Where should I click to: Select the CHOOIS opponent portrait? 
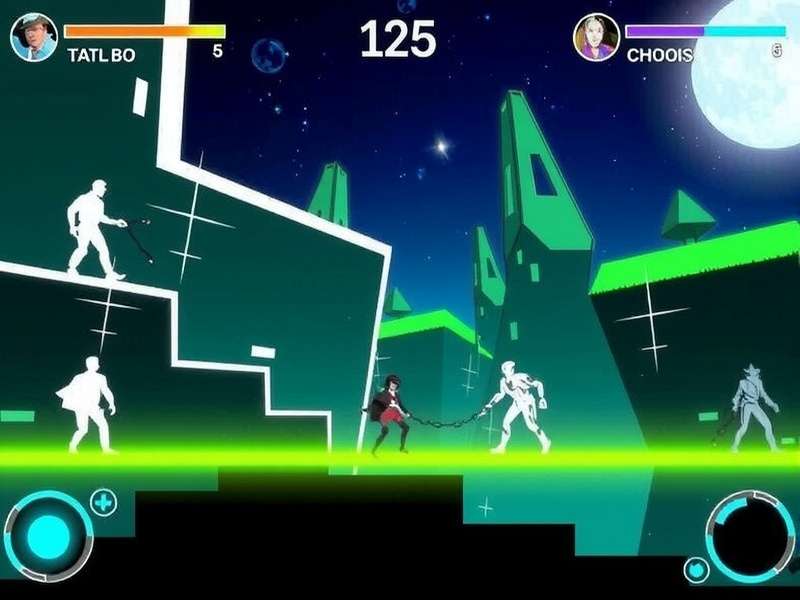(x=596, y=37)
